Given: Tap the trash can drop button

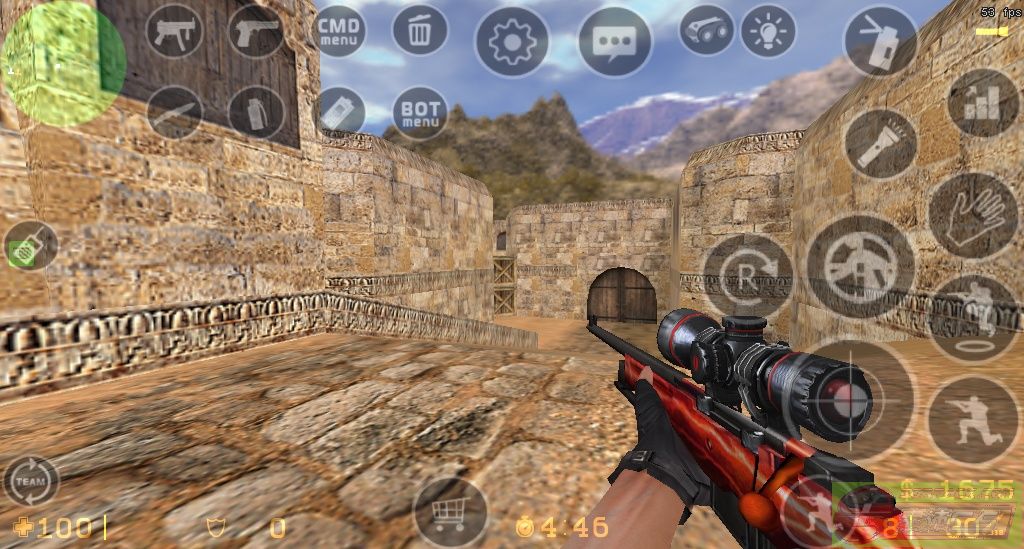Looking at the screenshot, I should [420, 30].
